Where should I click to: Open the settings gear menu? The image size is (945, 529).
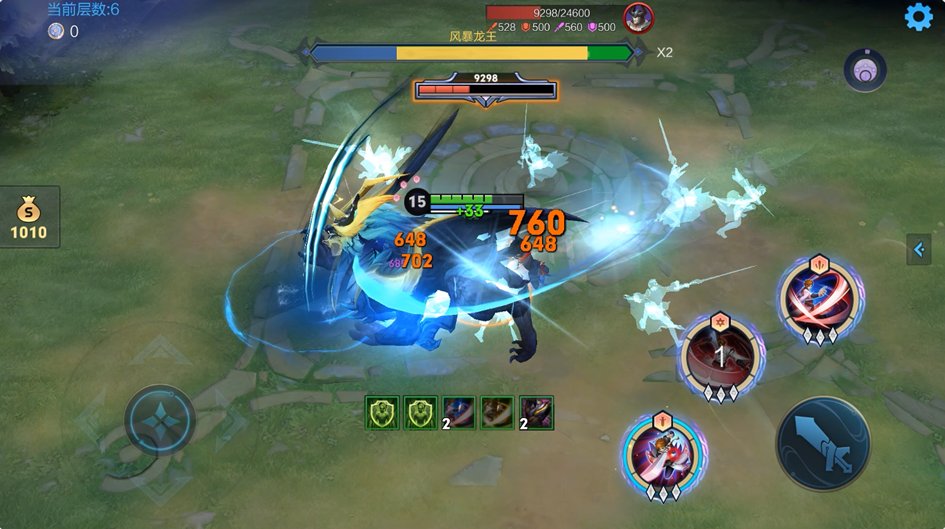pyautogui.click(x=918, y=17)
